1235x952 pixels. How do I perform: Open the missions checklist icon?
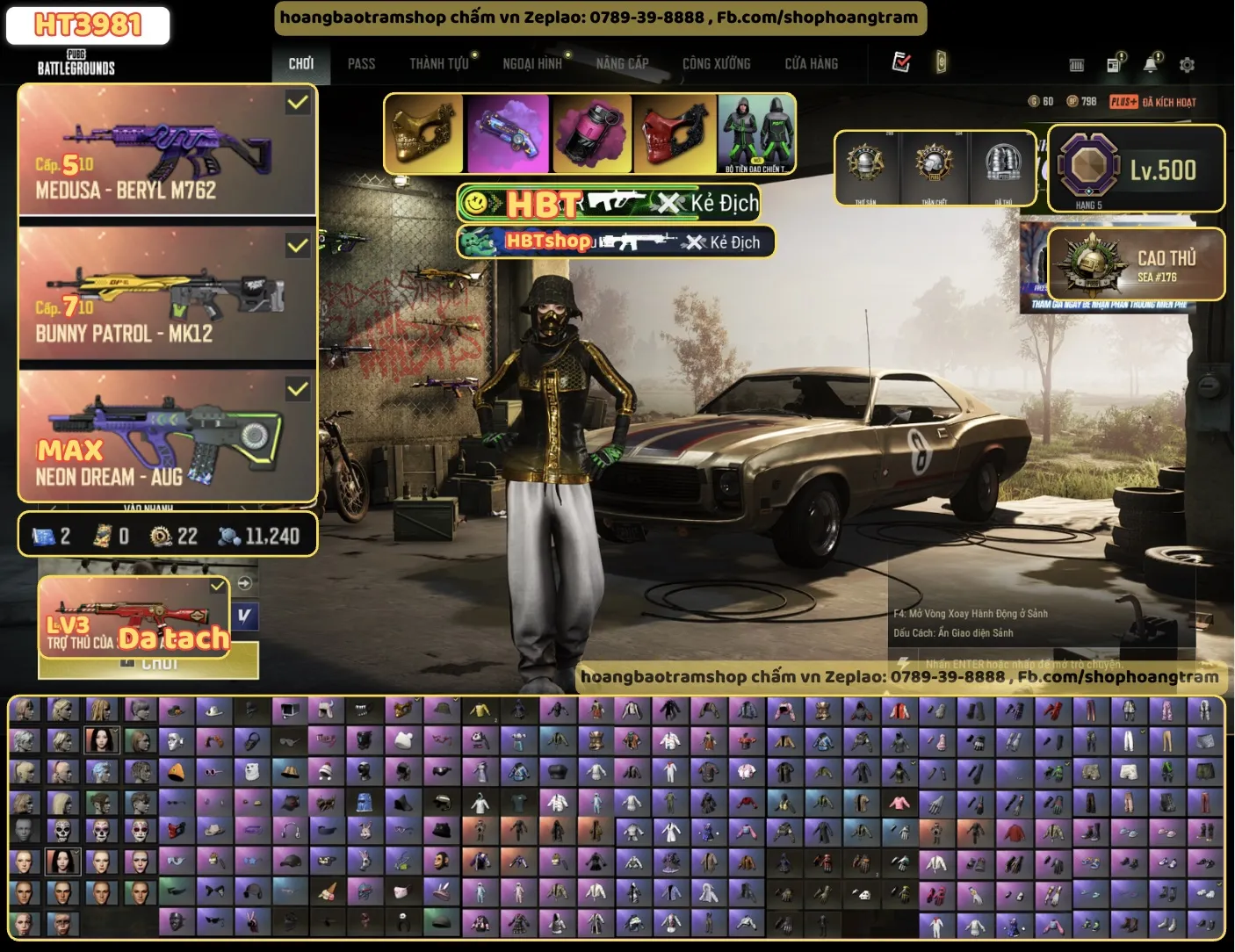pos(901,62)
